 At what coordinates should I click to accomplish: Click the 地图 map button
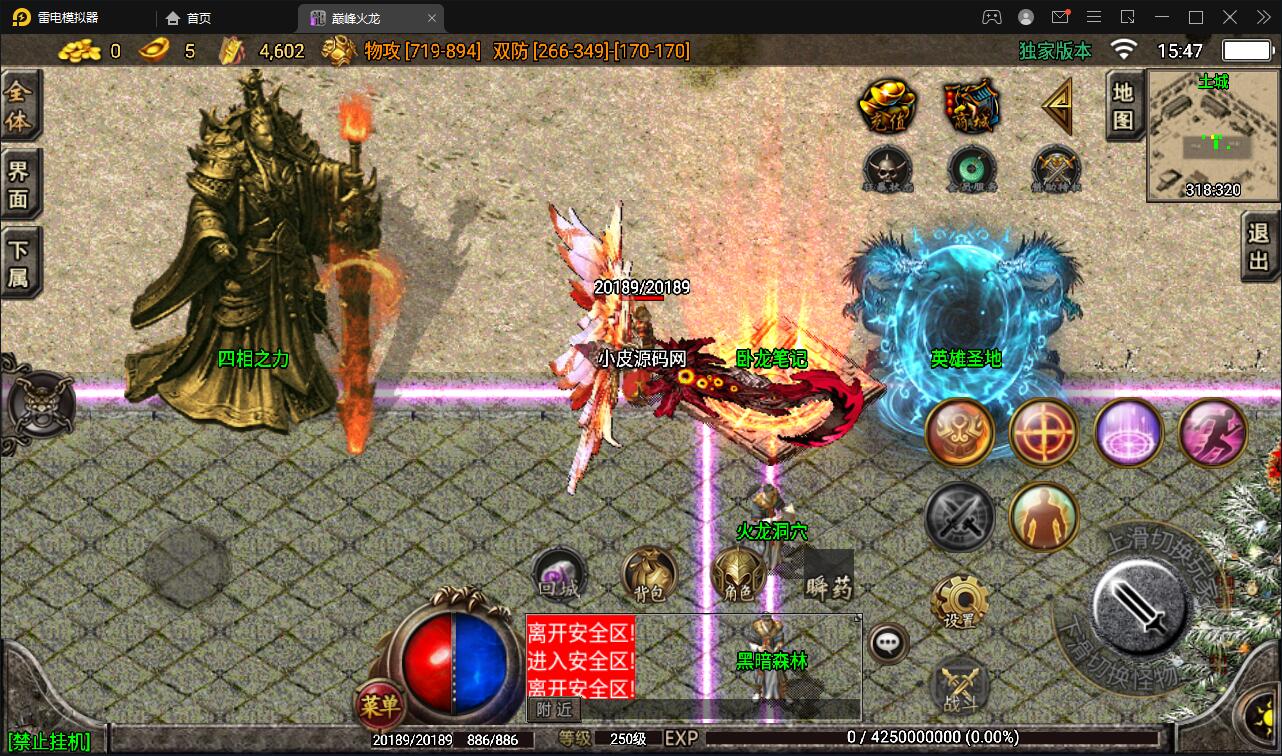coord(1123,105)
